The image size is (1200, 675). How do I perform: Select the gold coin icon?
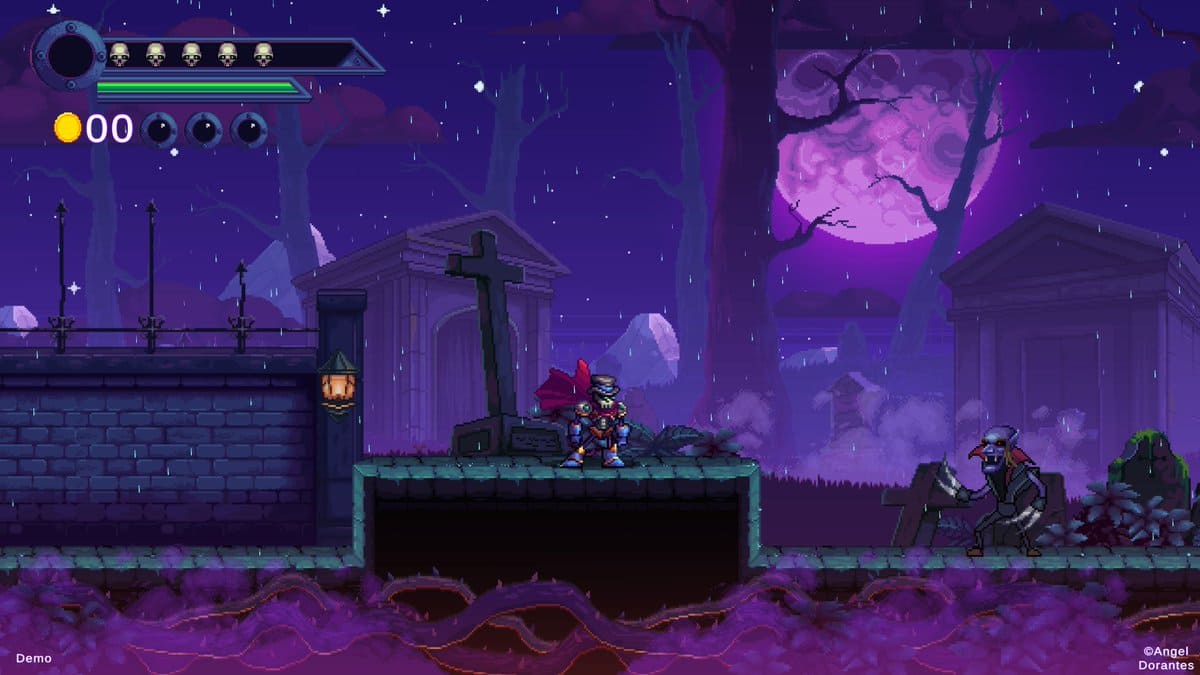pos(67,128)
